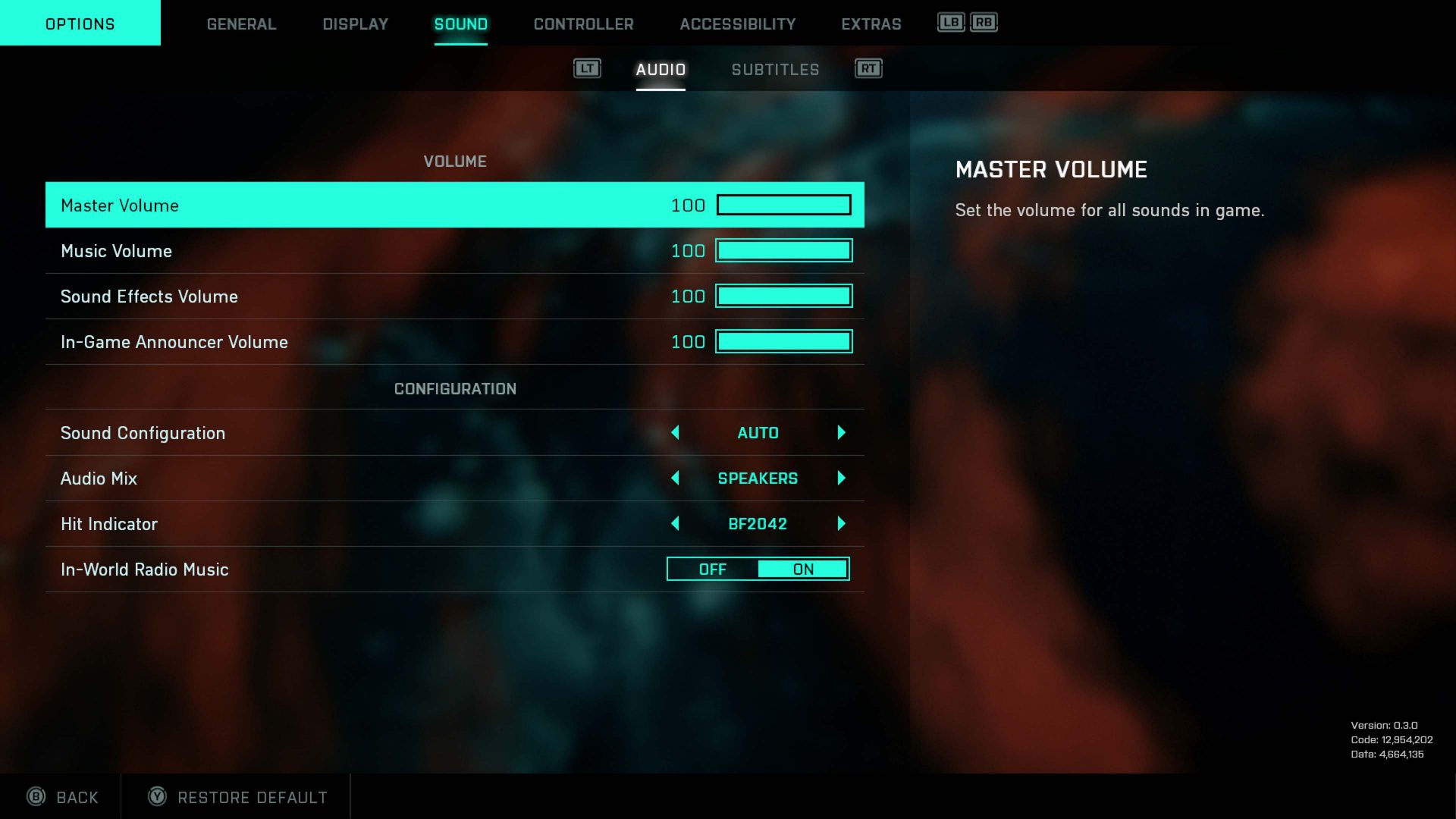Cycle Sound Configuration to previous option
This screenshot has width=1456, height=819.
coord(675,432)
